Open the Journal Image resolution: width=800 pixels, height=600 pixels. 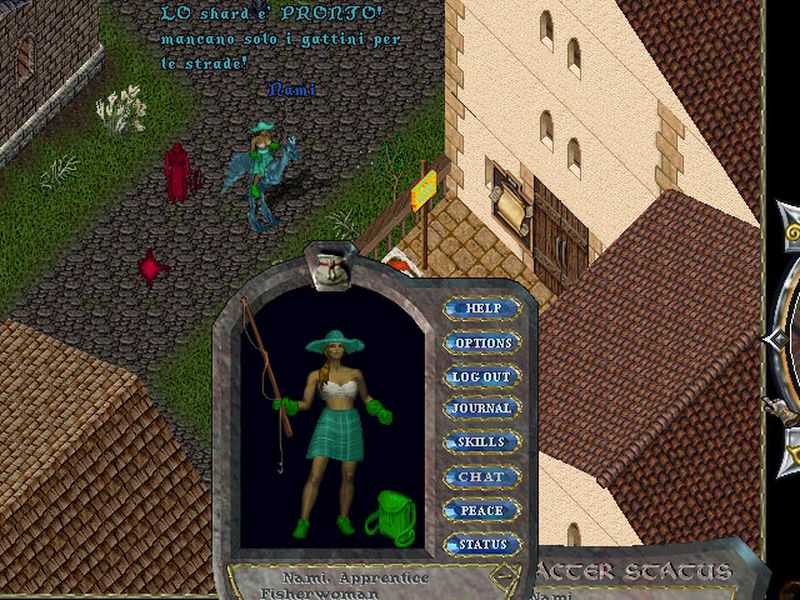click(x=482, y=408)
